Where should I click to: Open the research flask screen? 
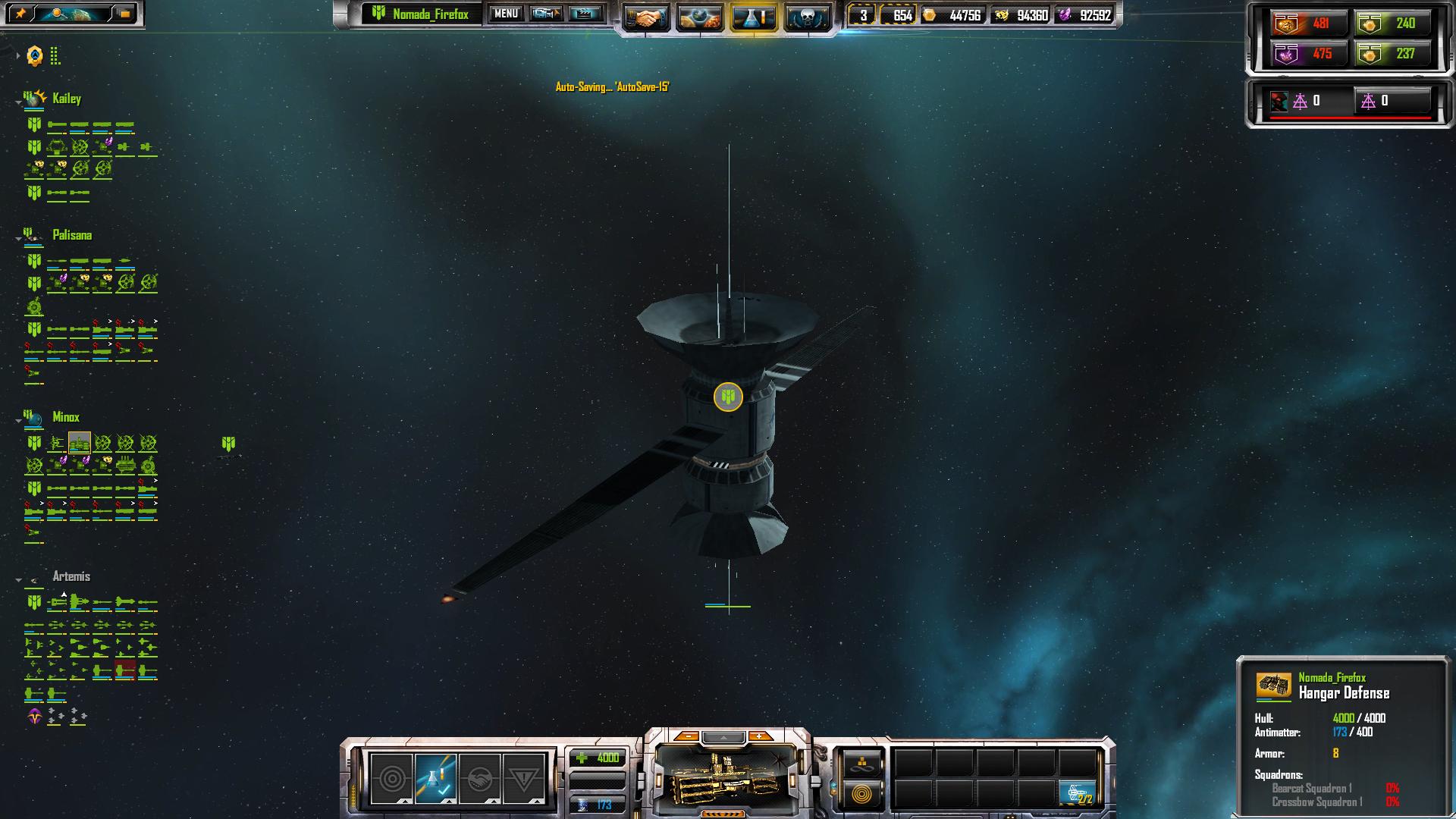753,17
